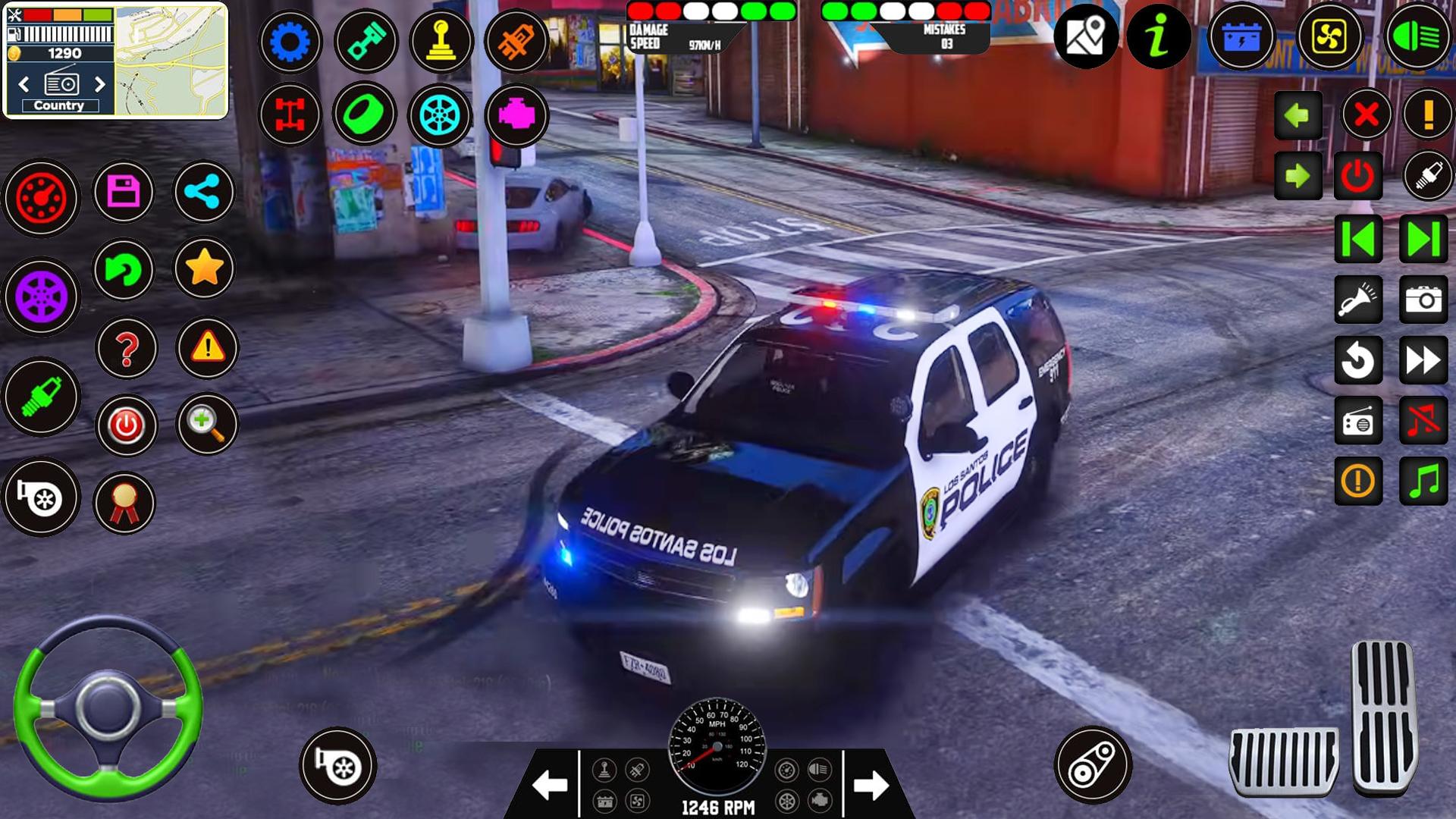Select the pink engine icon
This screenshot has width=1456, height=819.
click(516, 115)
